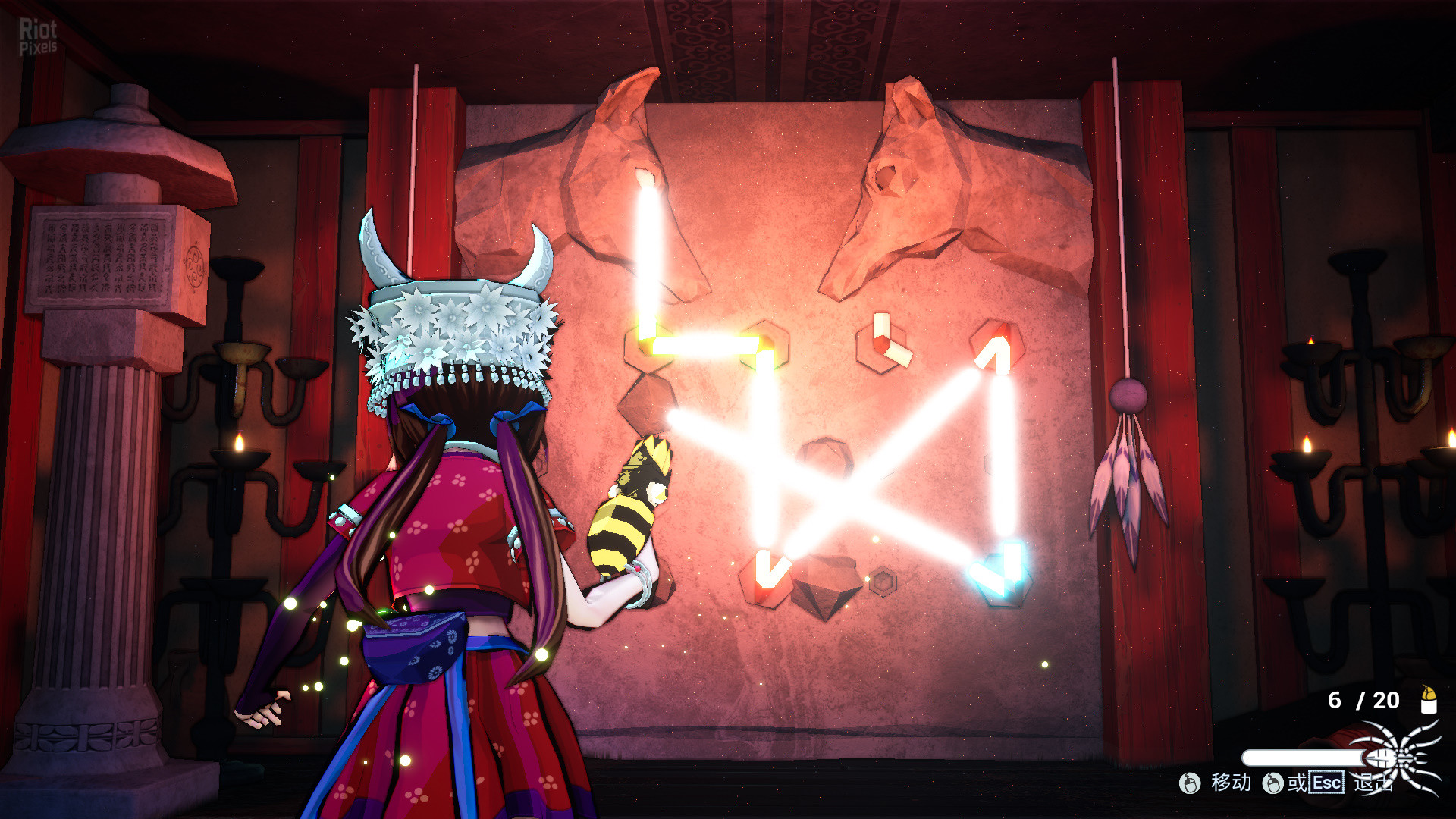The height and width of the screenshot is (819, 1456).
Task: Choose the red V-shaped hexagon mirror
Action: pyautogui.click(x=766, y=577)
